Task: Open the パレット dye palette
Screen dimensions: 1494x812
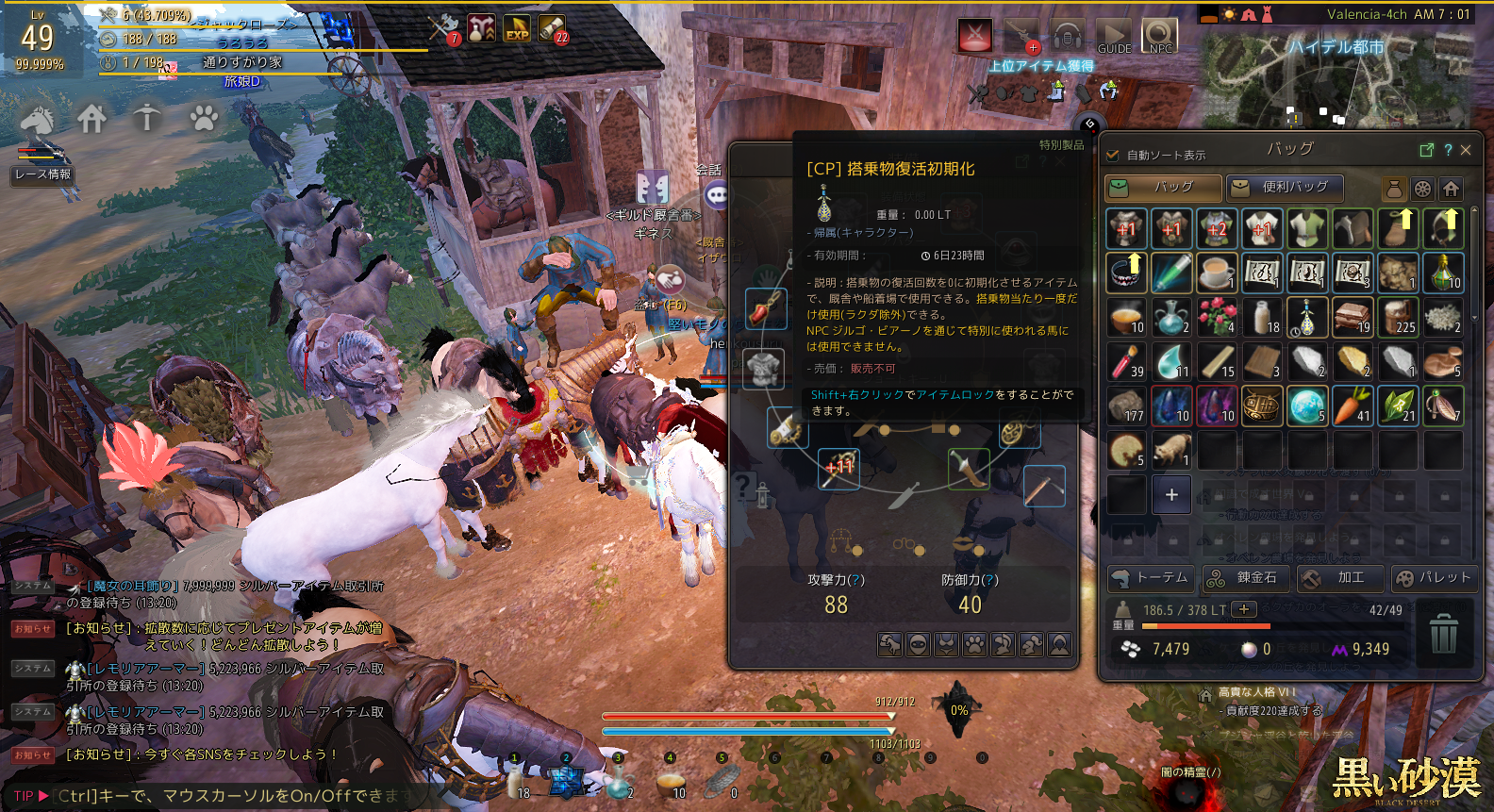Action: 1433,578
